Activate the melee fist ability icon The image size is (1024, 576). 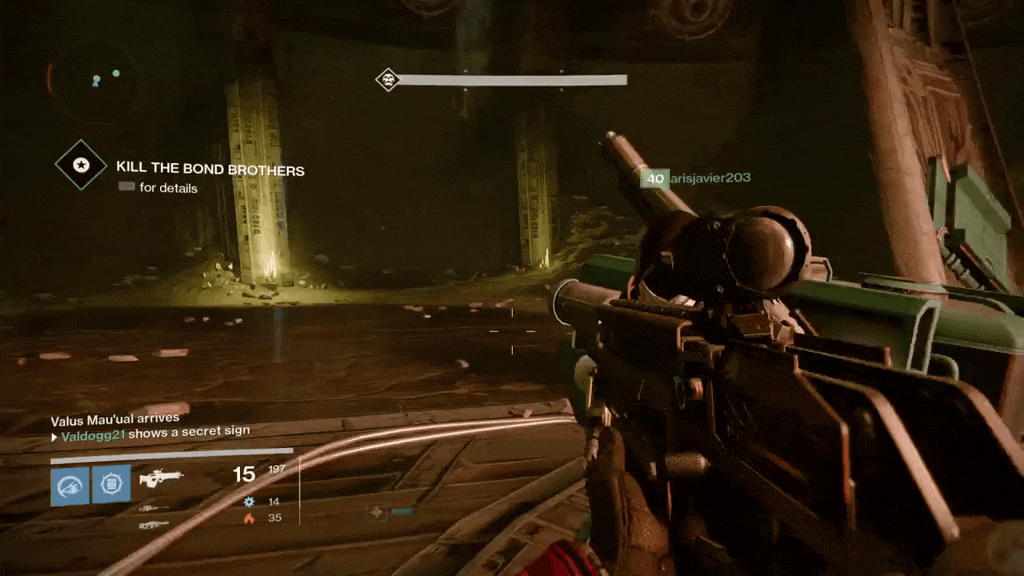(111, 485)
